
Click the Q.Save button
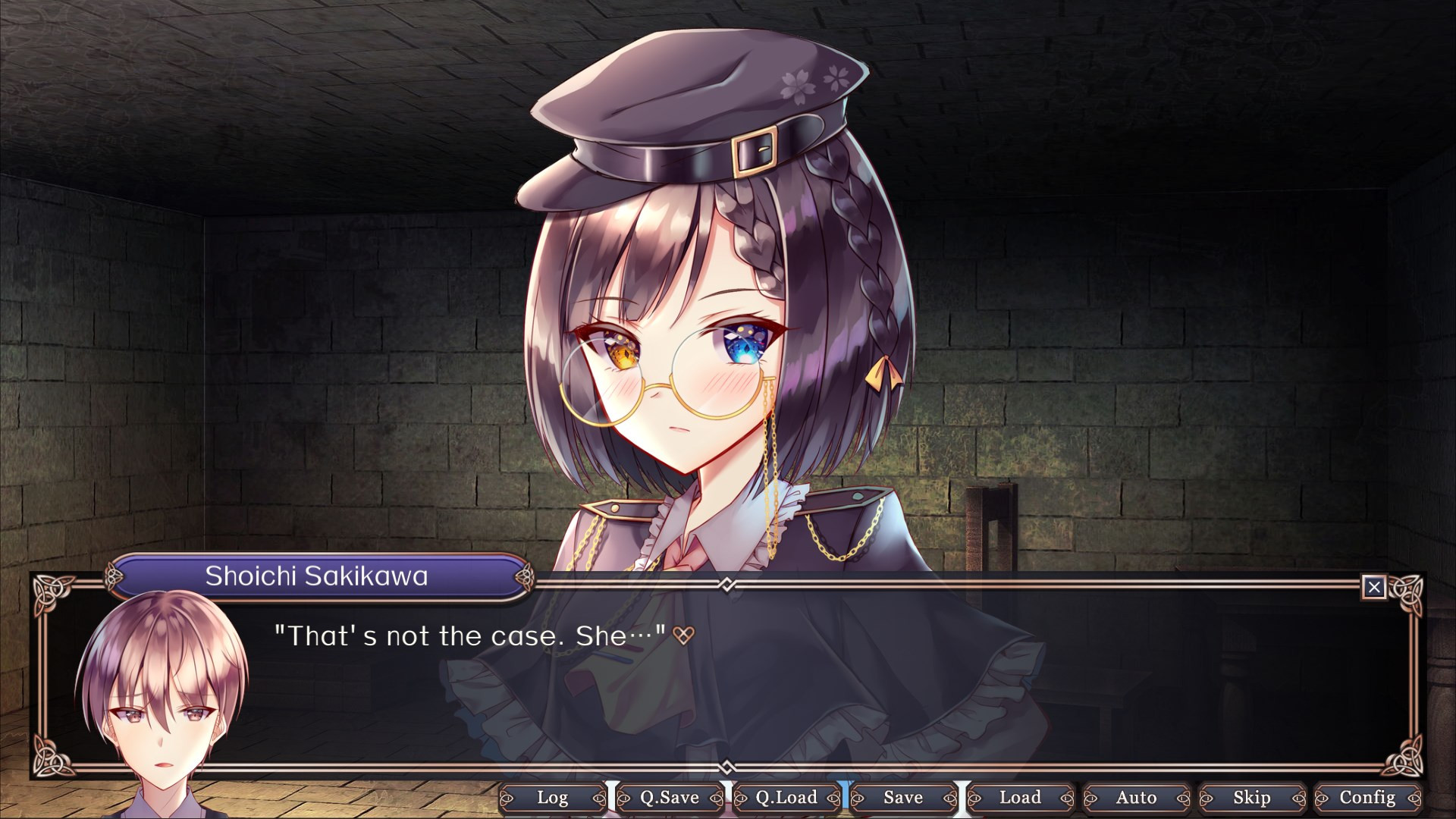[x=670, y=798]
